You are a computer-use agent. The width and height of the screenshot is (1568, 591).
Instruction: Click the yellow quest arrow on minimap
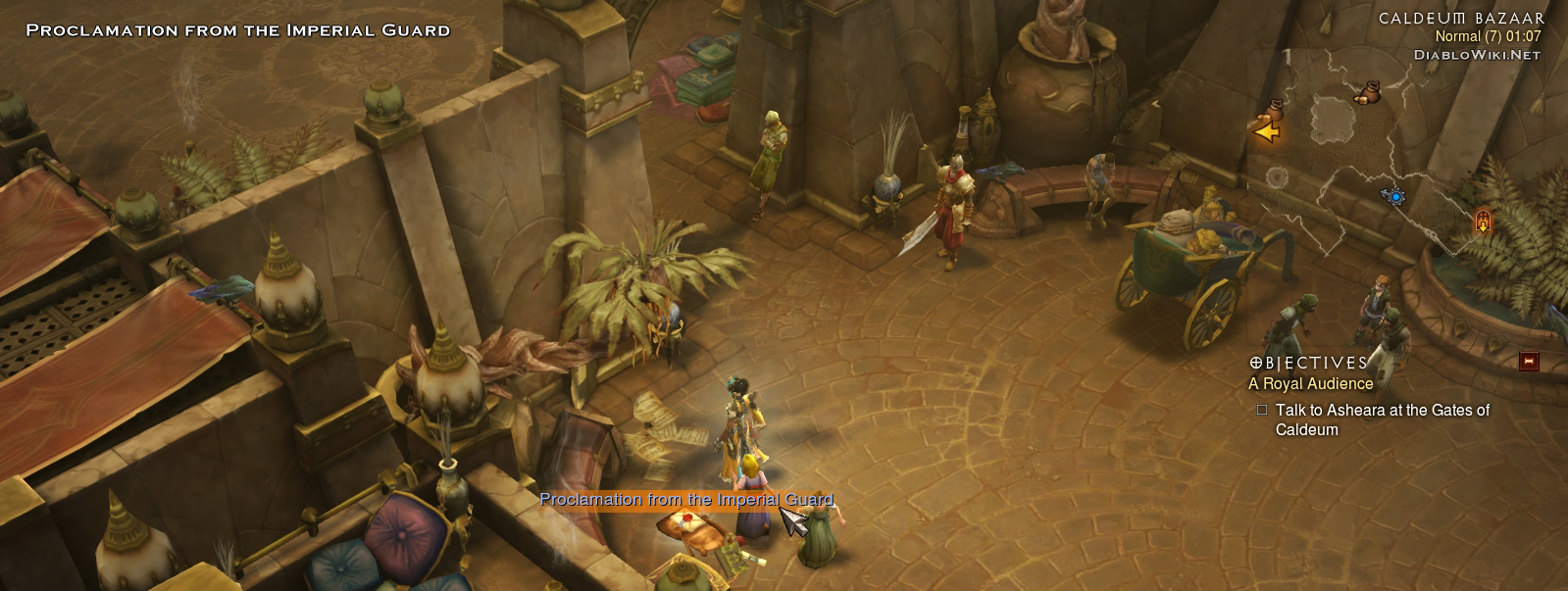pos(1266,130)
